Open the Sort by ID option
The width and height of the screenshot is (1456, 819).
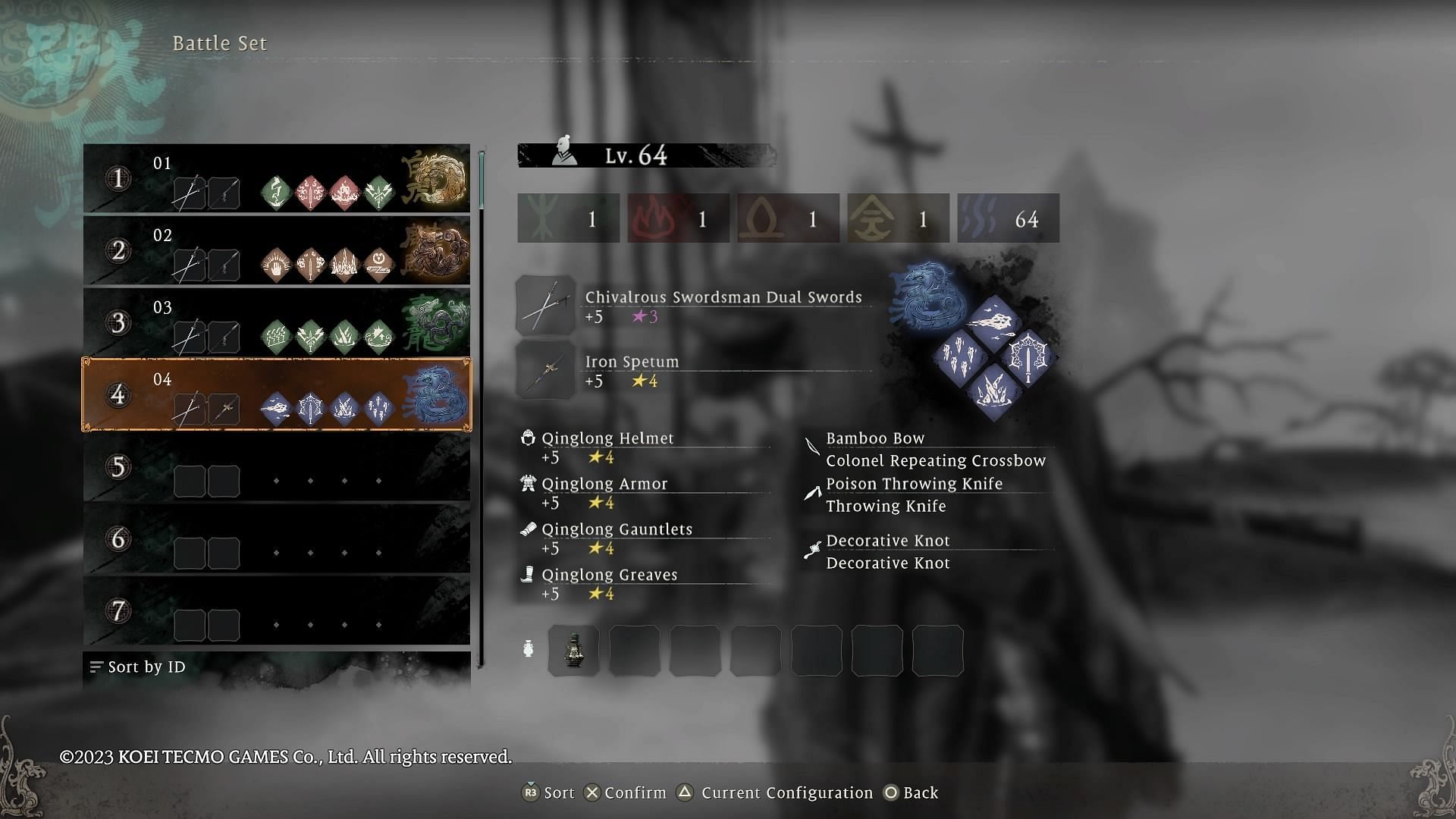(x=138, y=667)
